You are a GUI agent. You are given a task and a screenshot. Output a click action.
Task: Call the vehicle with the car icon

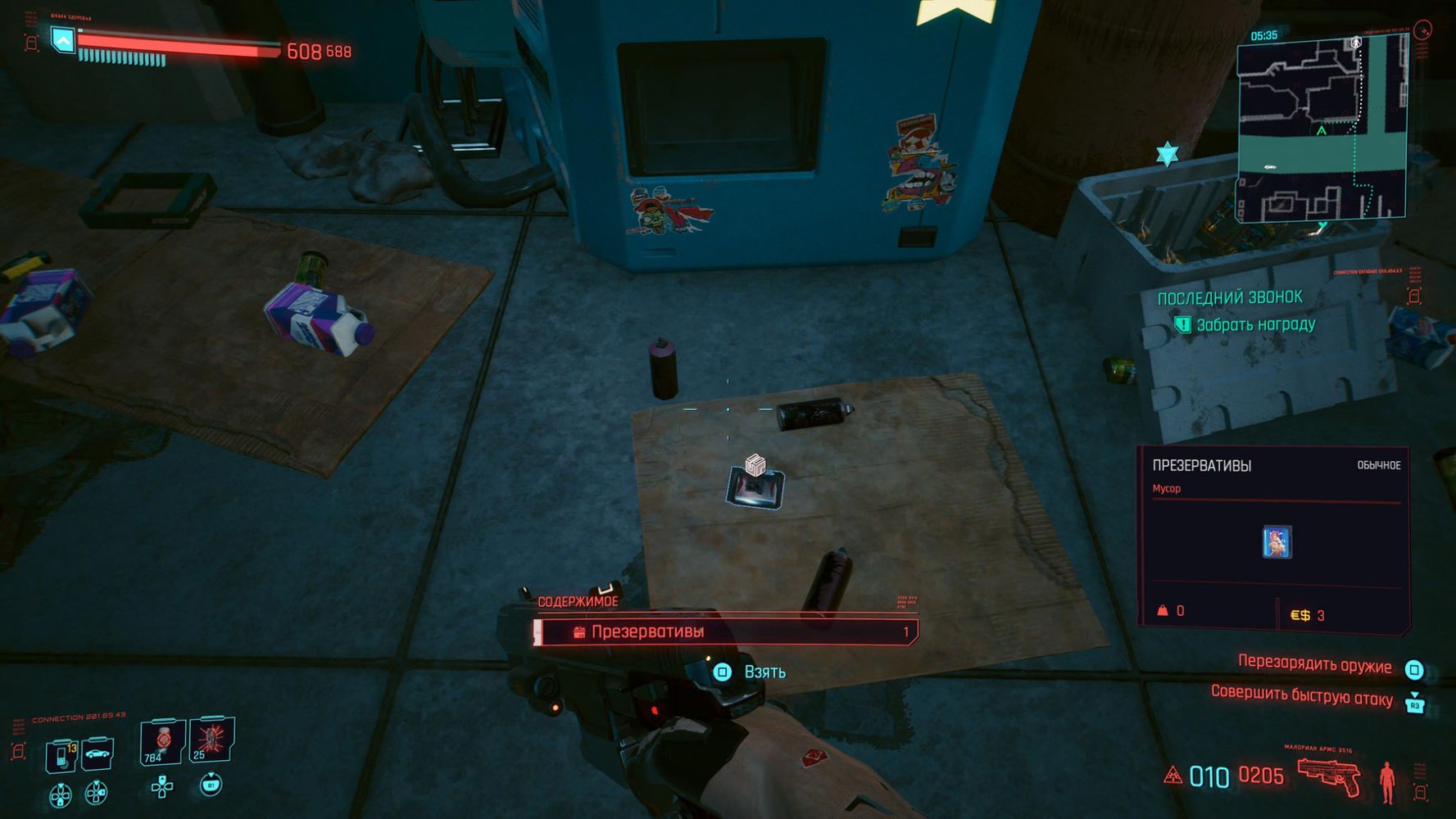coord(98,753)
